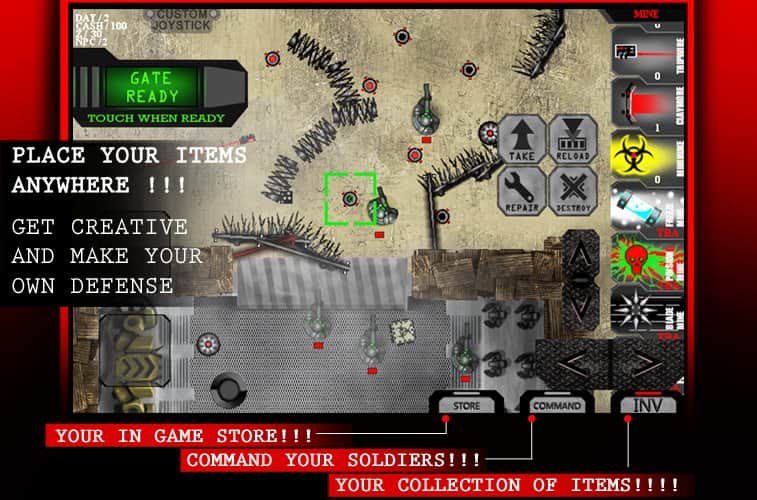The width and height of the screenshot is (757, 500).
Task: Click the right arrow button
Action: pyautogui.click(x=642, y=363)
